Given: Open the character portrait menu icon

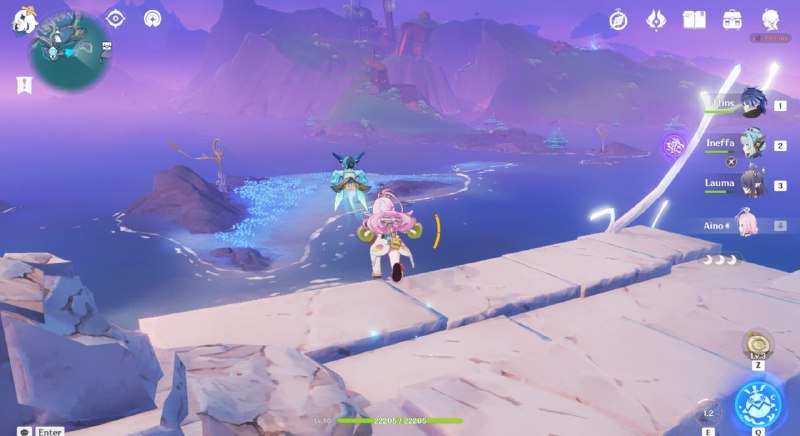Looking at the screenshot, I should (x=771, y=19).
